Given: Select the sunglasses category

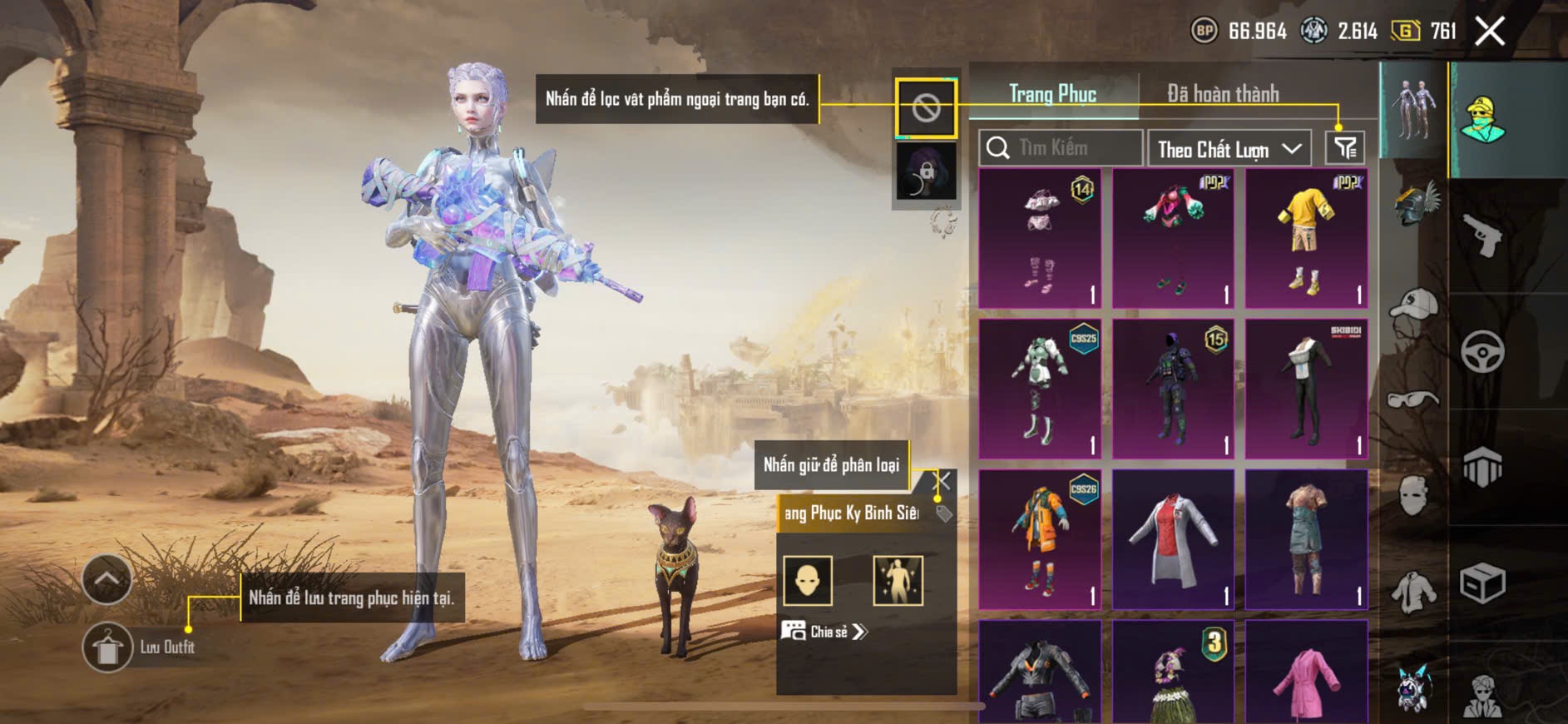Looking at the screenshot, I should (1413, 399).
